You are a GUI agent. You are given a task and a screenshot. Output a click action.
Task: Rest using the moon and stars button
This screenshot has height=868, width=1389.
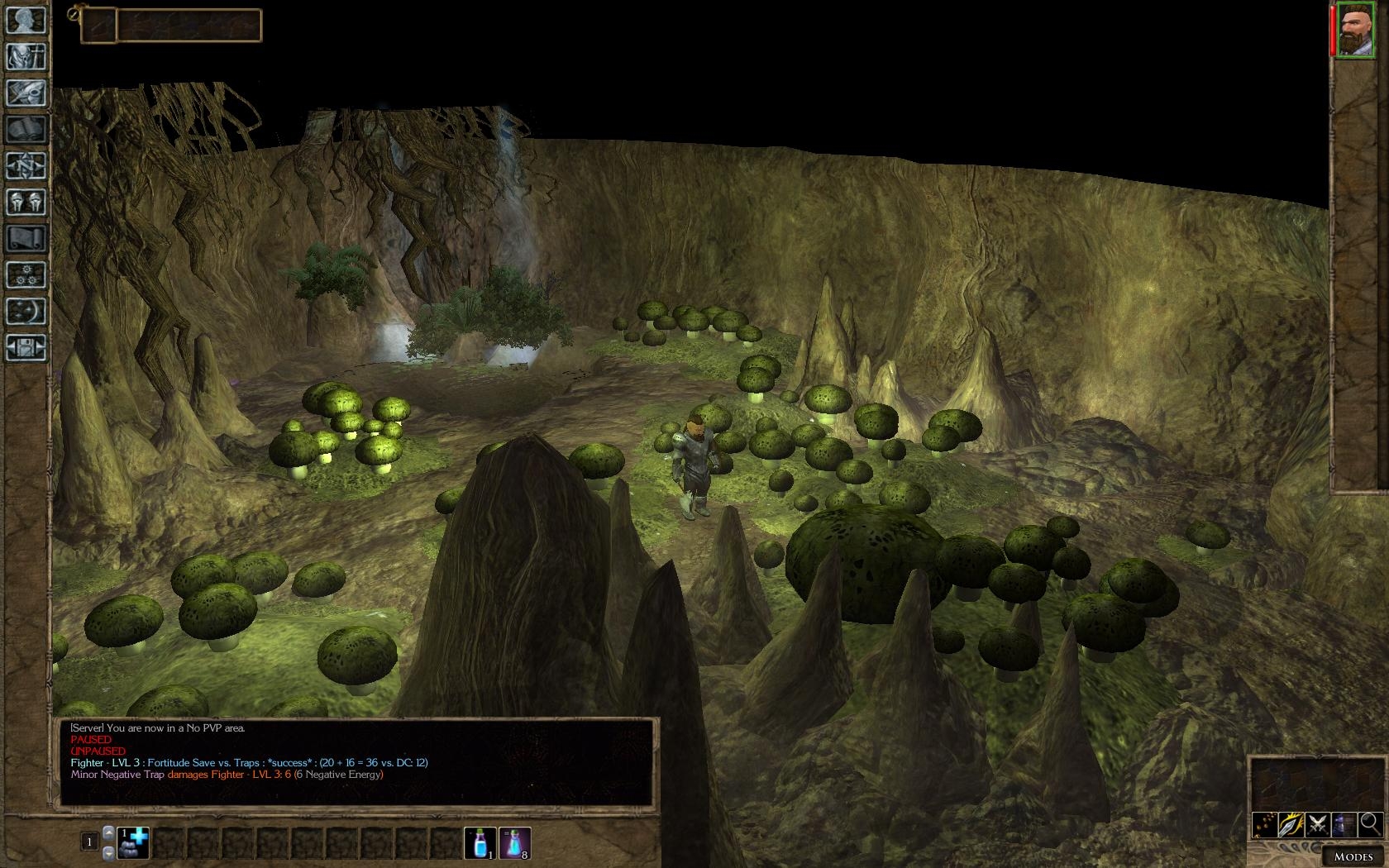pos(26,312)
